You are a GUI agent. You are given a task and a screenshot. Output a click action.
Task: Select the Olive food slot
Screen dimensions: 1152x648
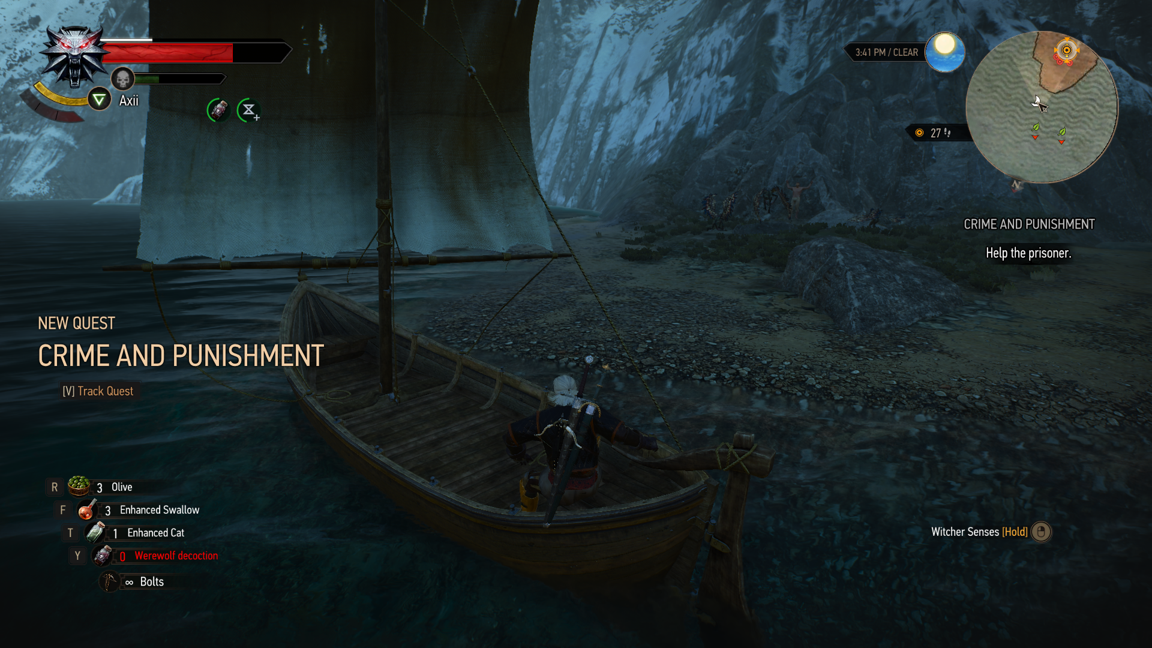click(x=79, y=487)
